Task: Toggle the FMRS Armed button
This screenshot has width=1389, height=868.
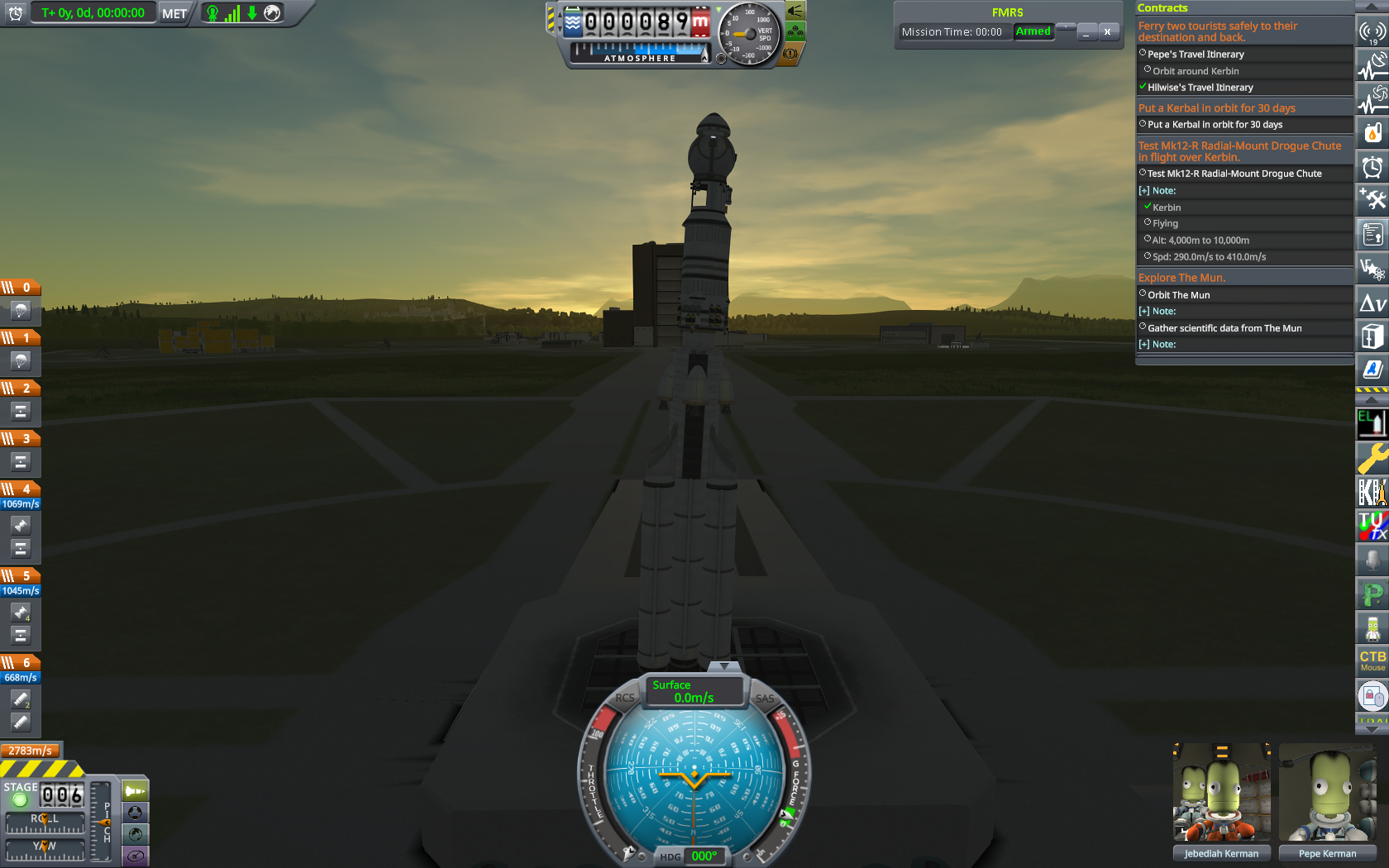Action: [1033, 31]
